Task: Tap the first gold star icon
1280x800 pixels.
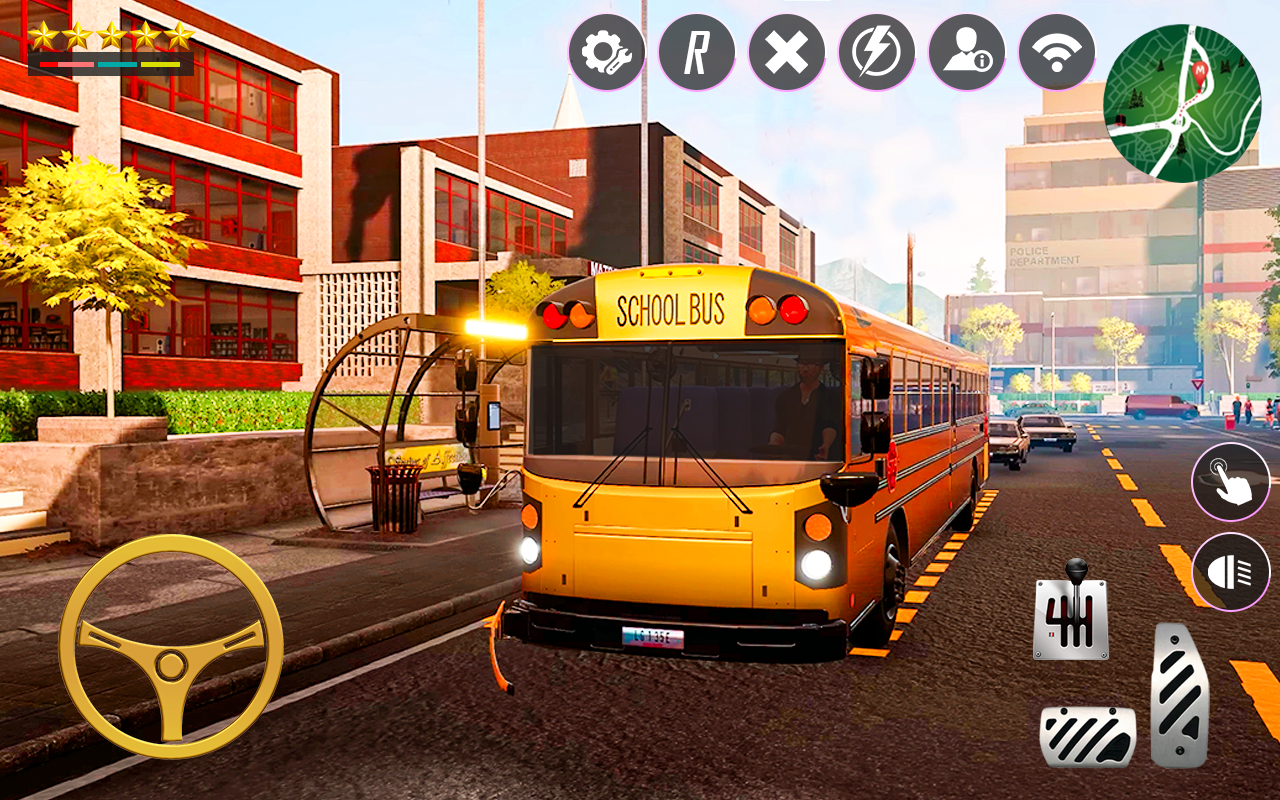Action: [43, 35]
